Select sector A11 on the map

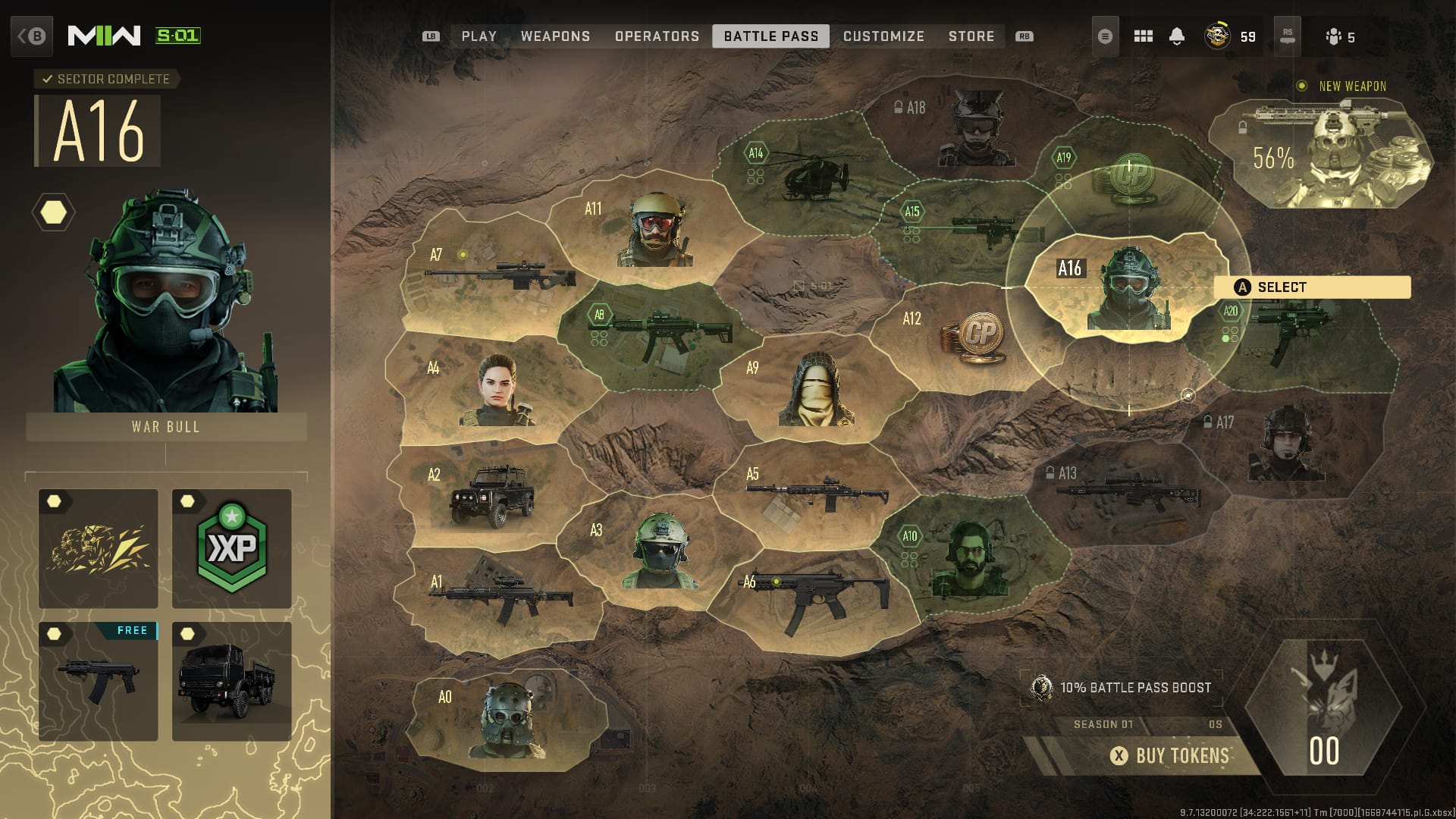click(645, 227)
